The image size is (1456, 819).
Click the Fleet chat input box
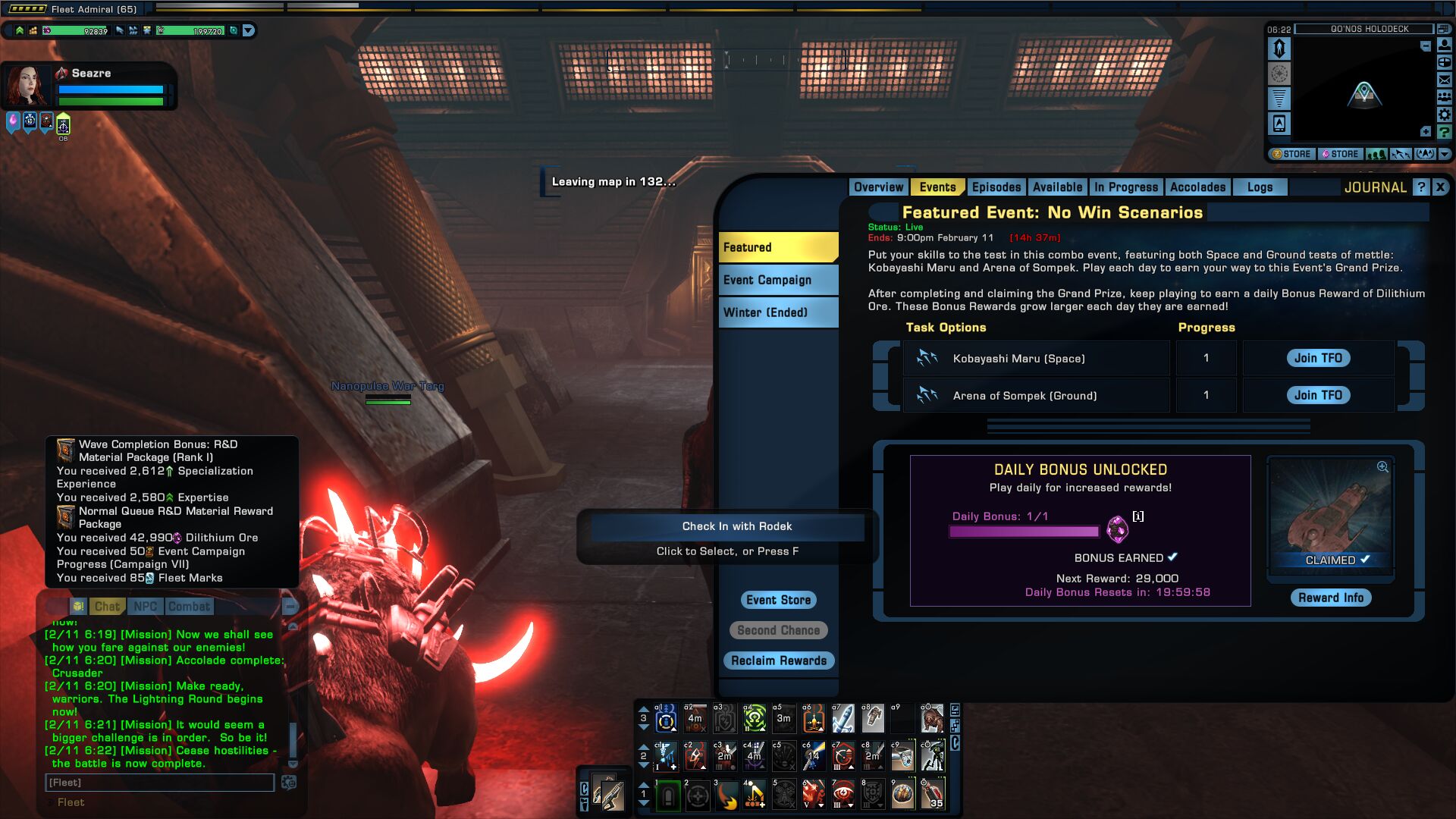(x=159, y=783)
